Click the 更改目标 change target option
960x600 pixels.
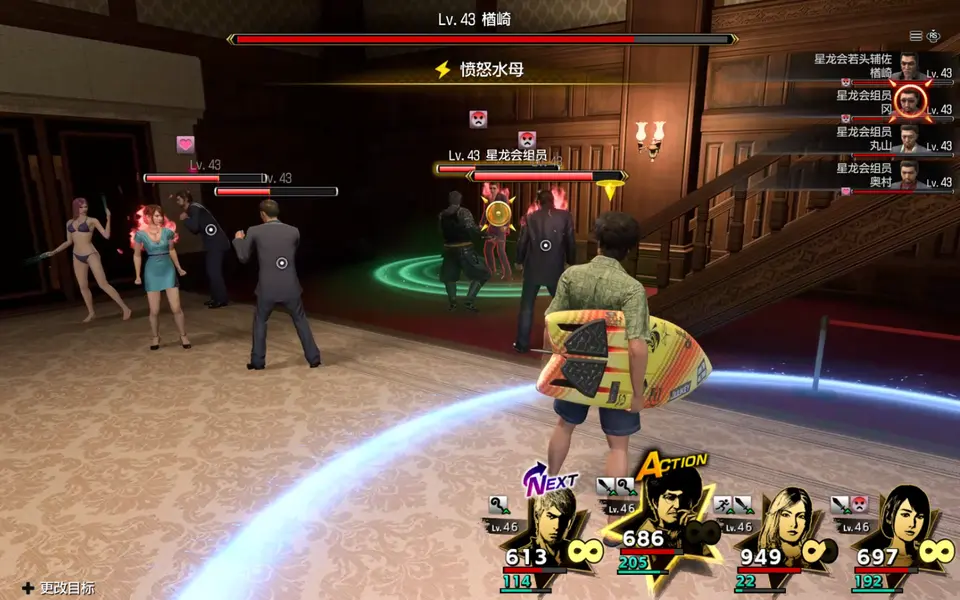click(x=59, y=588)
